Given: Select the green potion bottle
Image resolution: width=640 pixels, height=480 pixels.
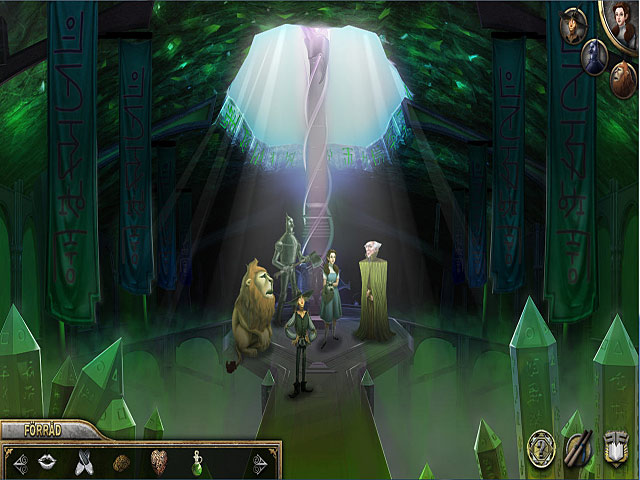Looking at the screenshot, I should pos(197,462).
